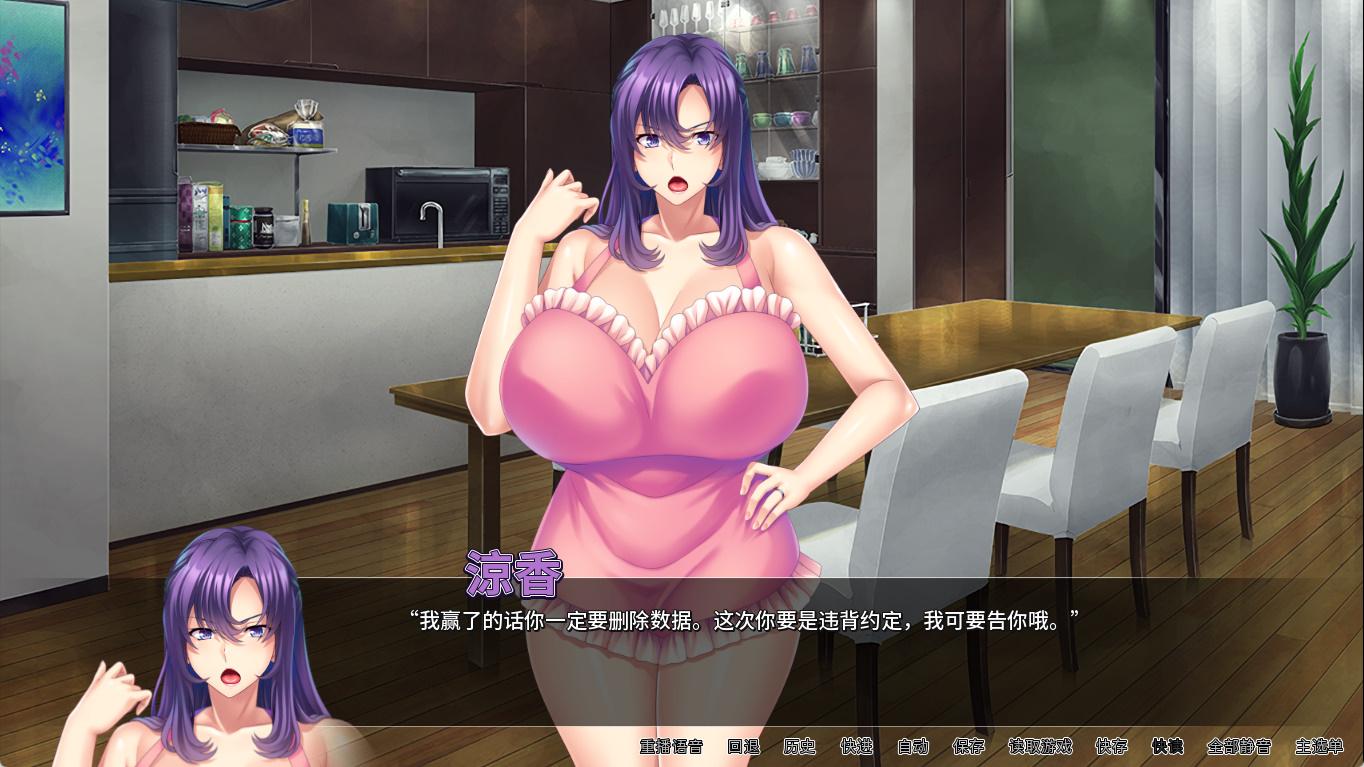
Task: Return to 主选单 main menu
Action: tap(1319, 746)
